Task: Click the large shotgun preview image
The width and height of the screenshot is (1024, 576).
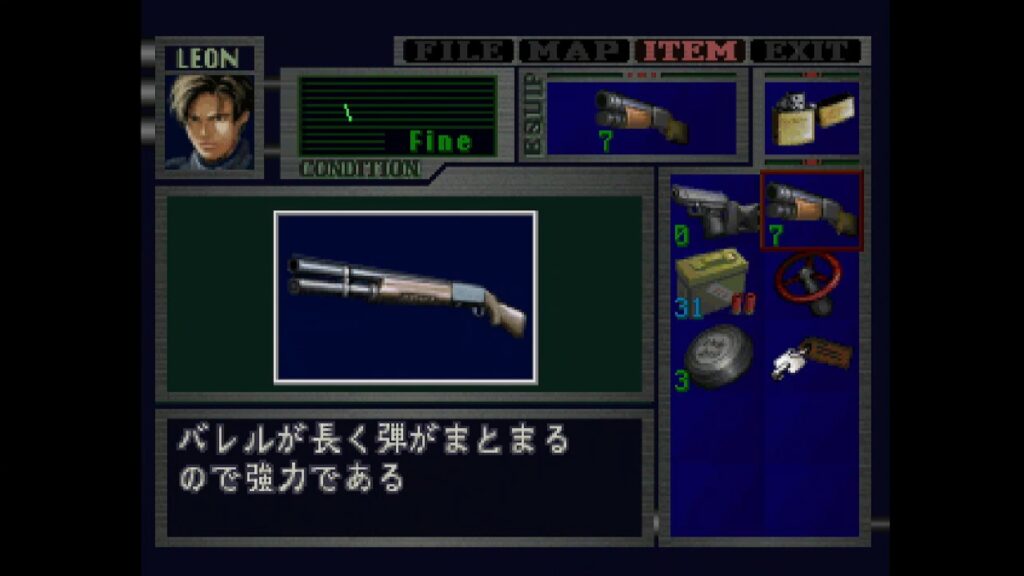Action: click(x=405, y=296)
